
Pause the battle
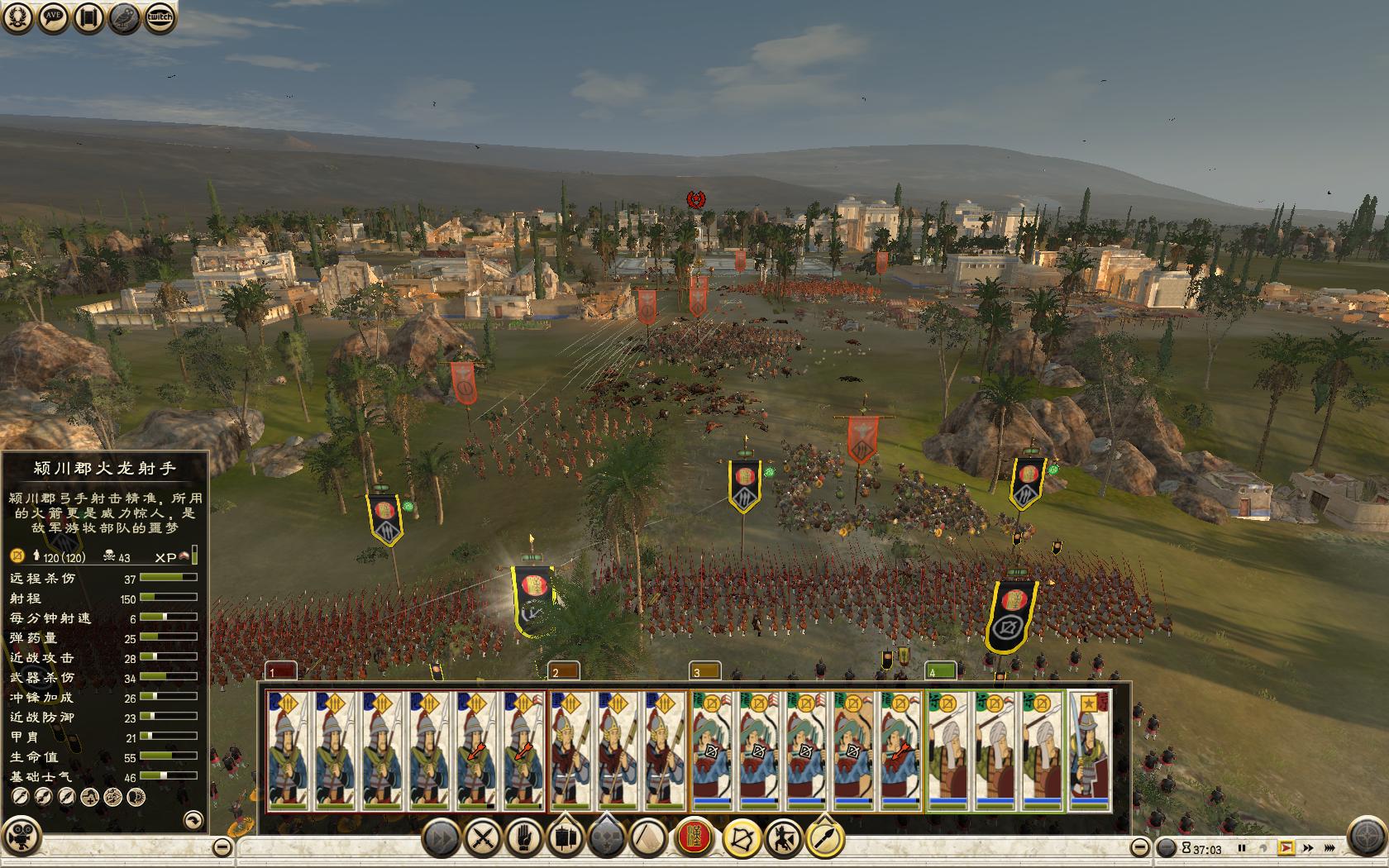coord(1242,848)
